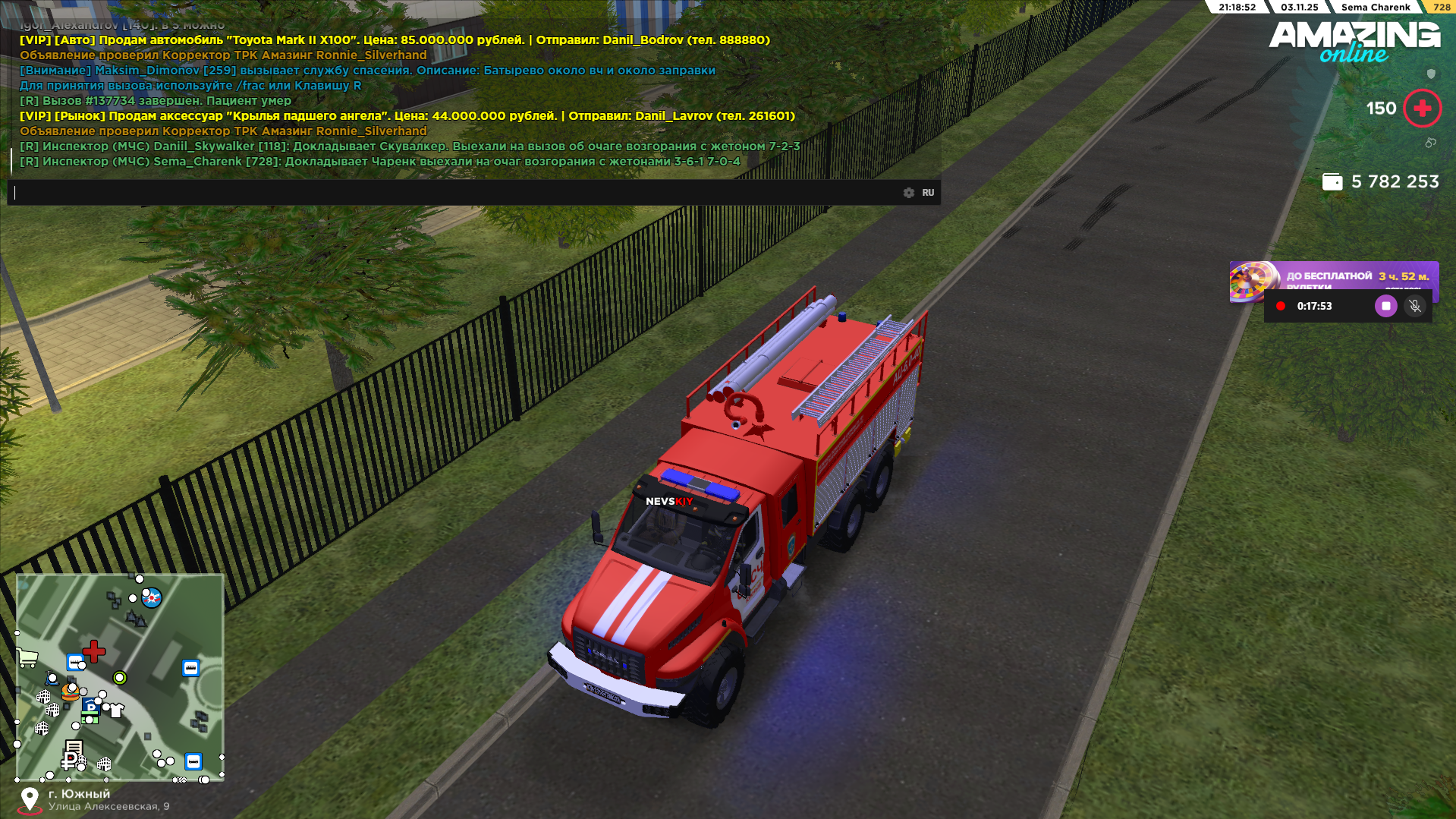This screenshot has width=1456, height=819.
Task: Click the scooter rental marker on minimap
Action: coord(52,678)
